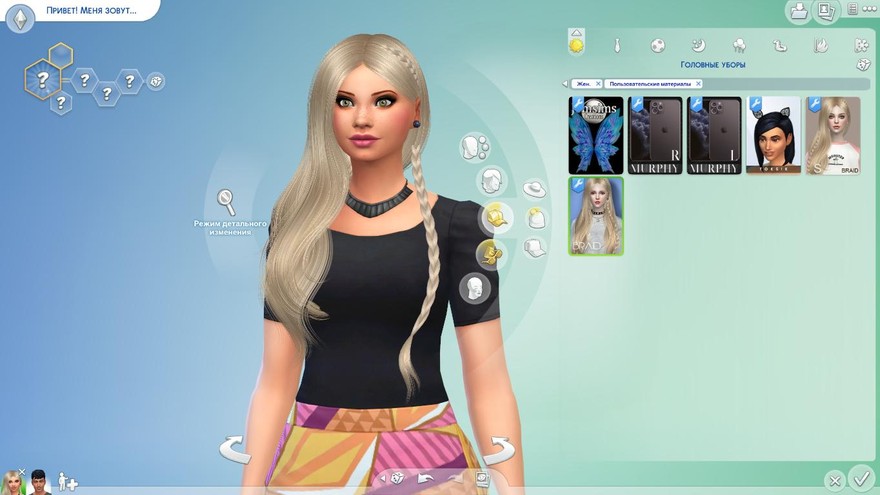Image resolution: width=880 pixels, height=495 pixels.
Task: Switch to the everyday sun outfit category
Action: (x=576, y=45)
